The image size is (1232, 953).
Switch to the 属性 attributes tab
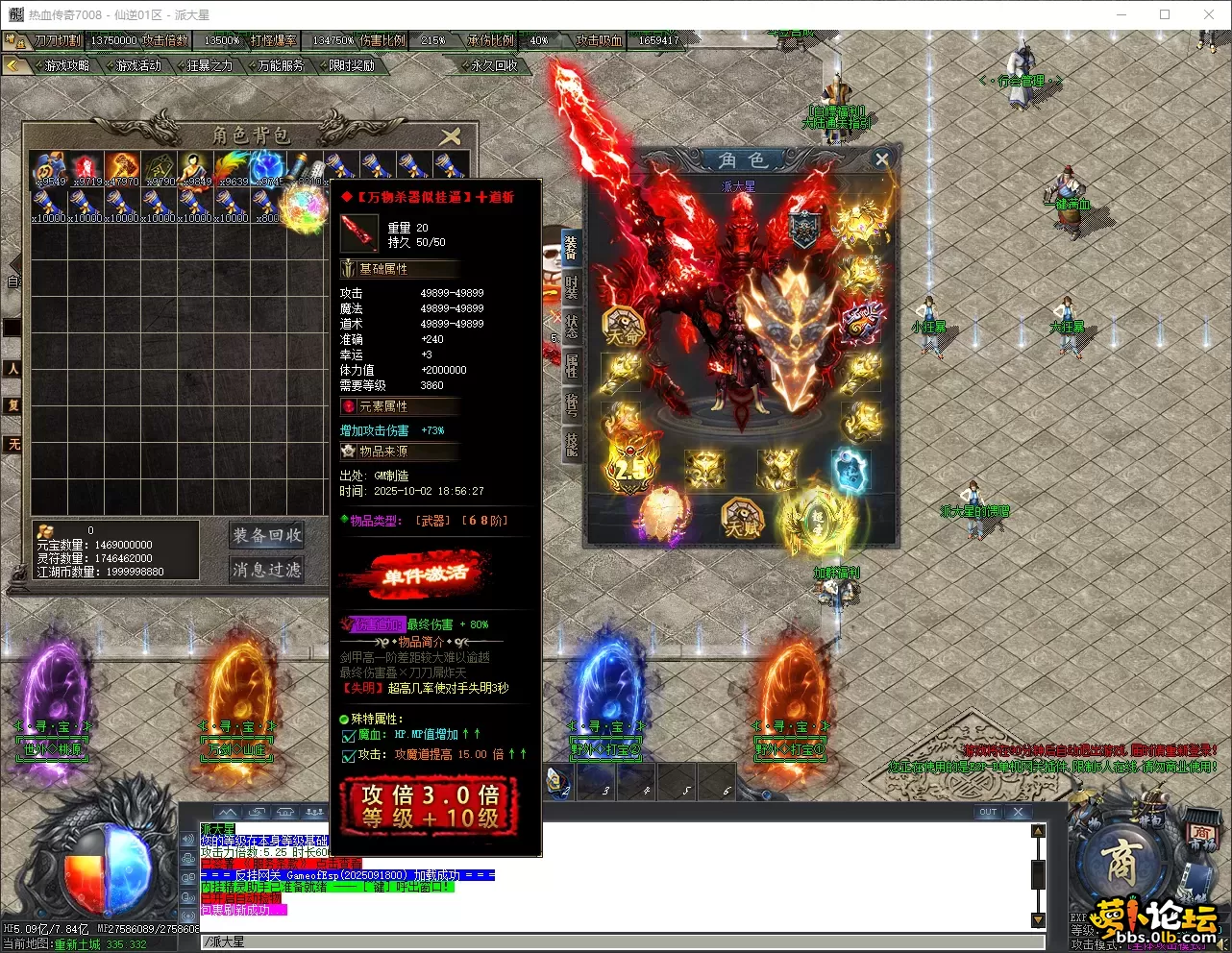(572, 366)
